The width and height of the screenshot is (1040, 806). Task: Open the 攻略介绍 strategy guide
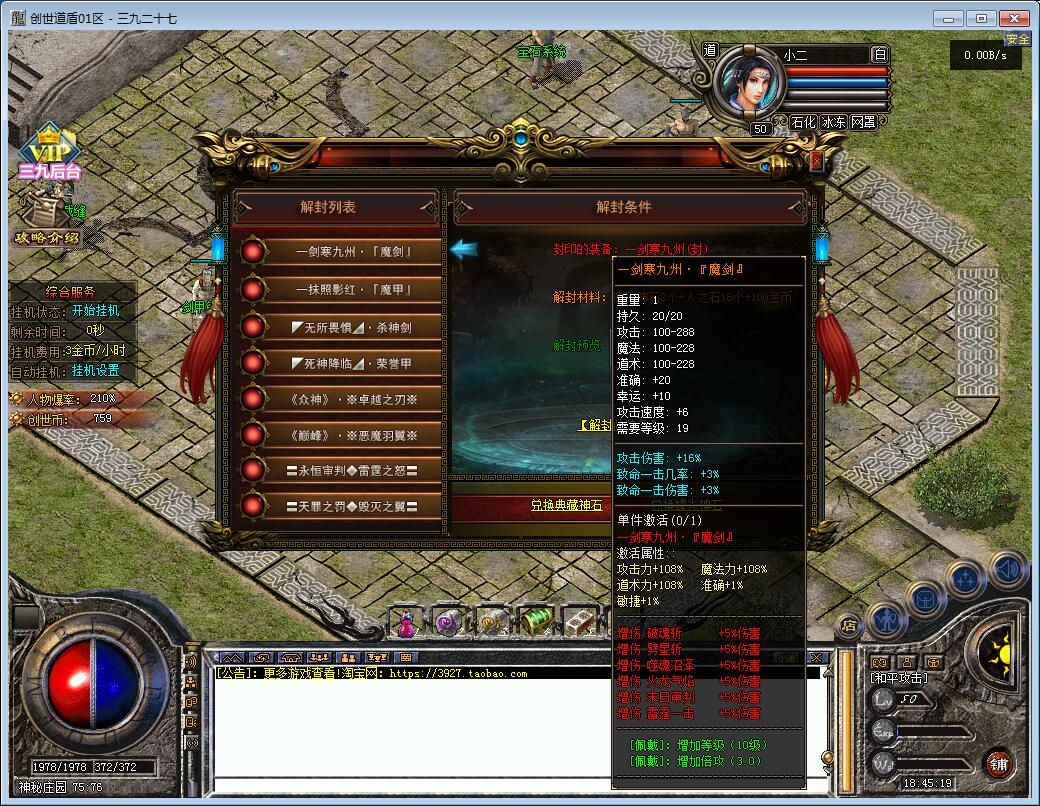[x=46, y=238]
